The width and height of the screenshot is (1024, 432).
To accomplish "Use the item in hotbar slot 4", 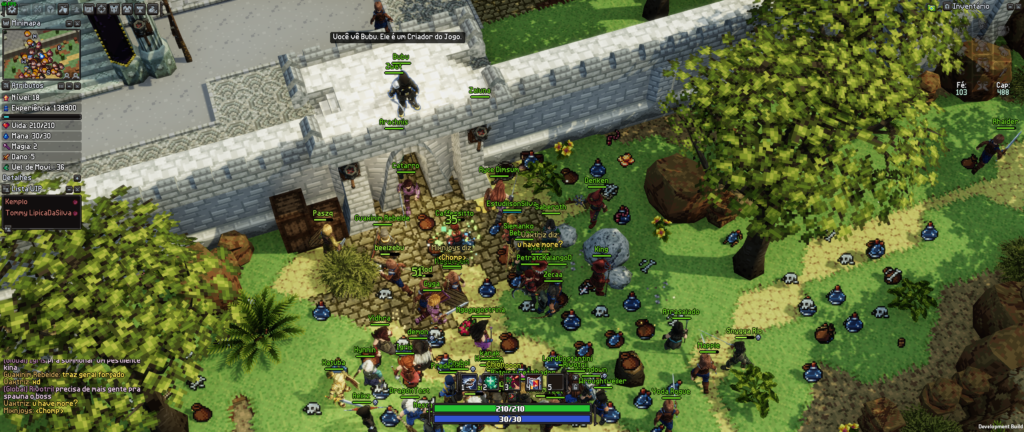I will 533,382.
